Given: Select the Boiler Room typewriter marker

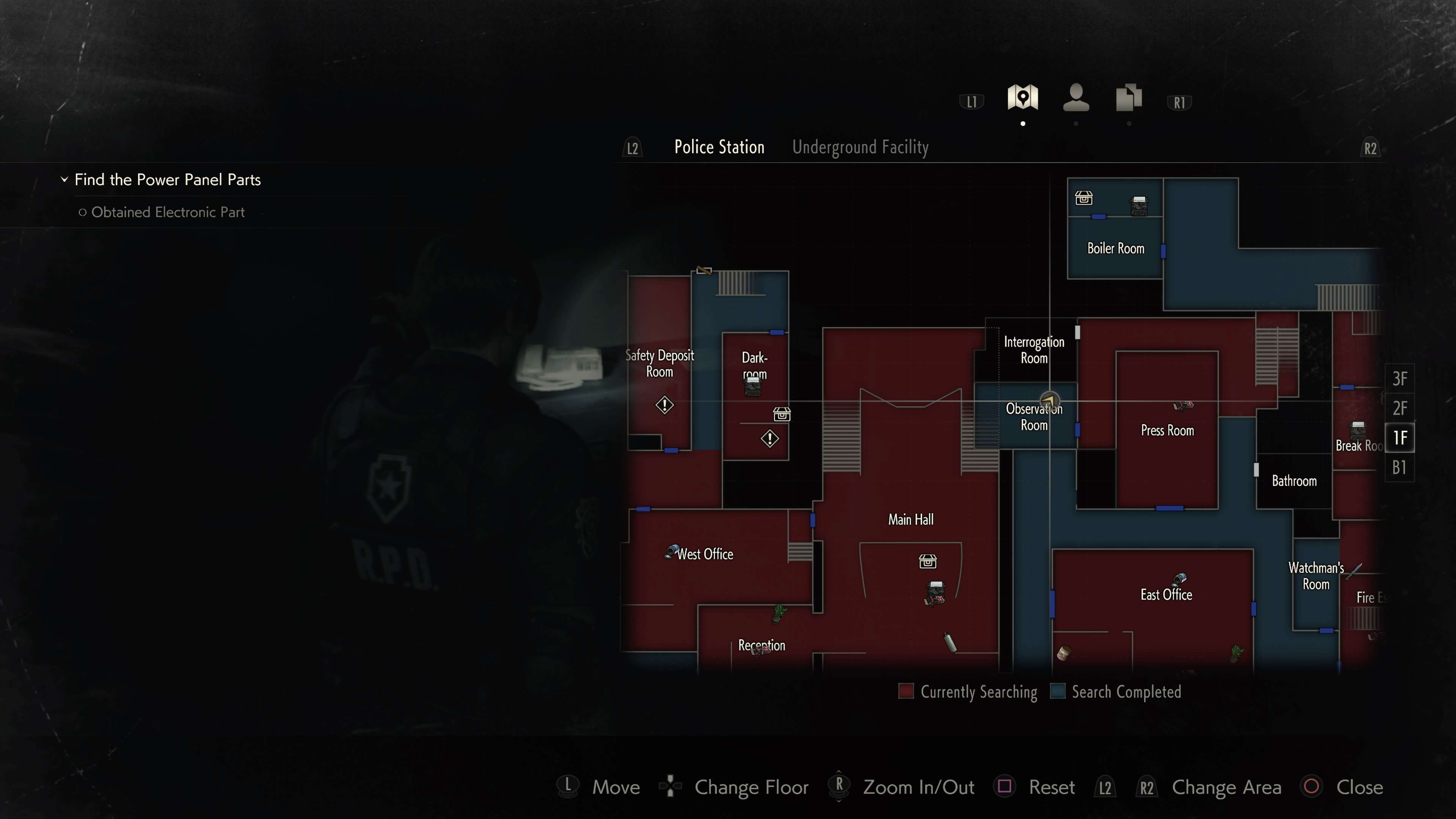Looking at the screenshot, I should coord(1139,205).
